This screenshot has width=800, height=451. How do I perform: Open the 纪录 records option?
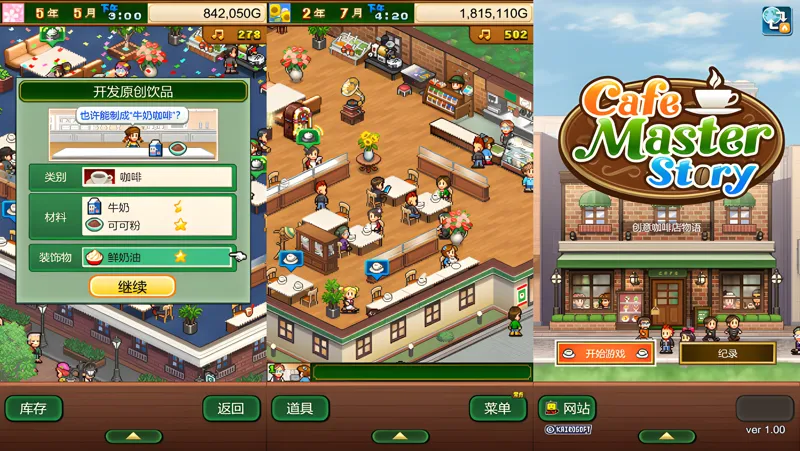click(x=727, y=353)
